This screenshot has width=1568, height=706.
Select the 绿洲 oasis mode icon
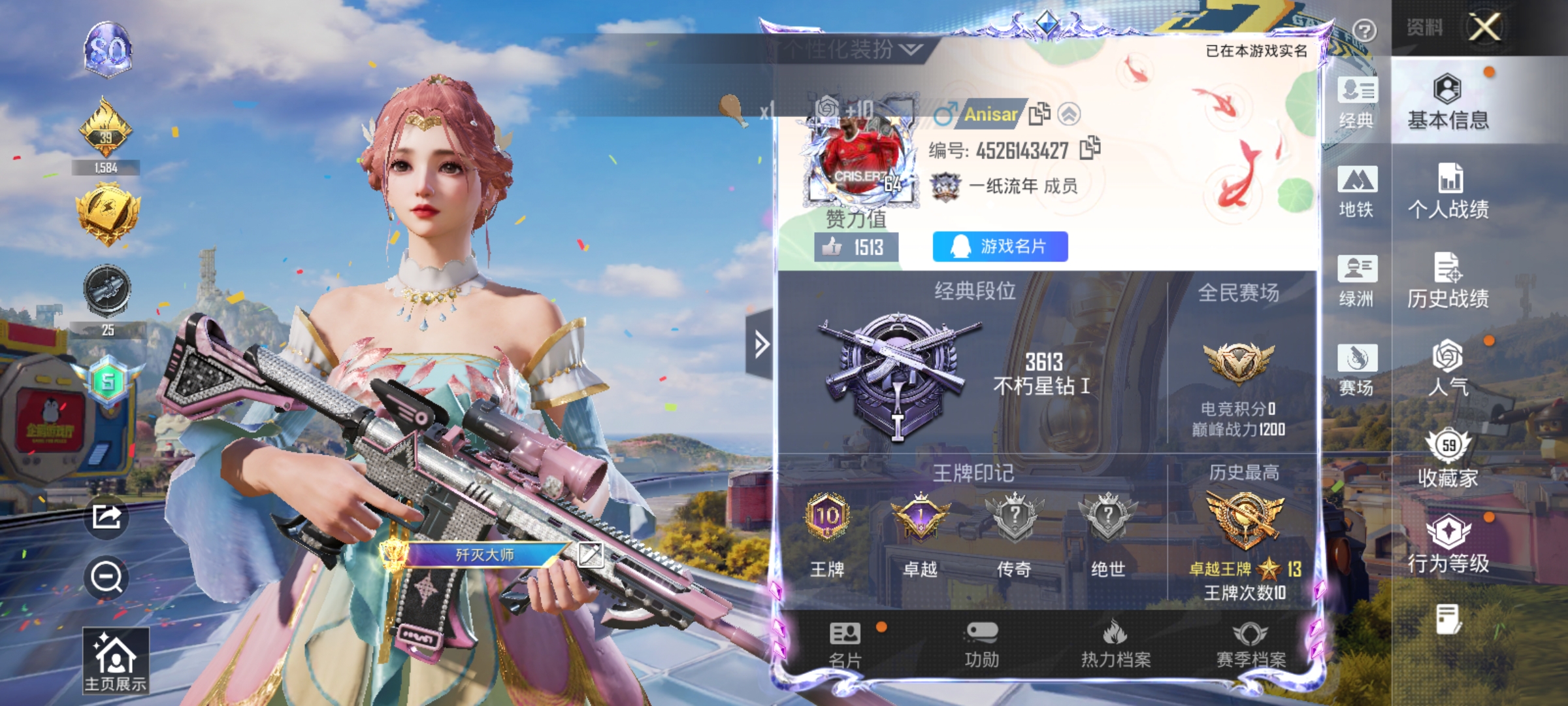(1357, 281)
